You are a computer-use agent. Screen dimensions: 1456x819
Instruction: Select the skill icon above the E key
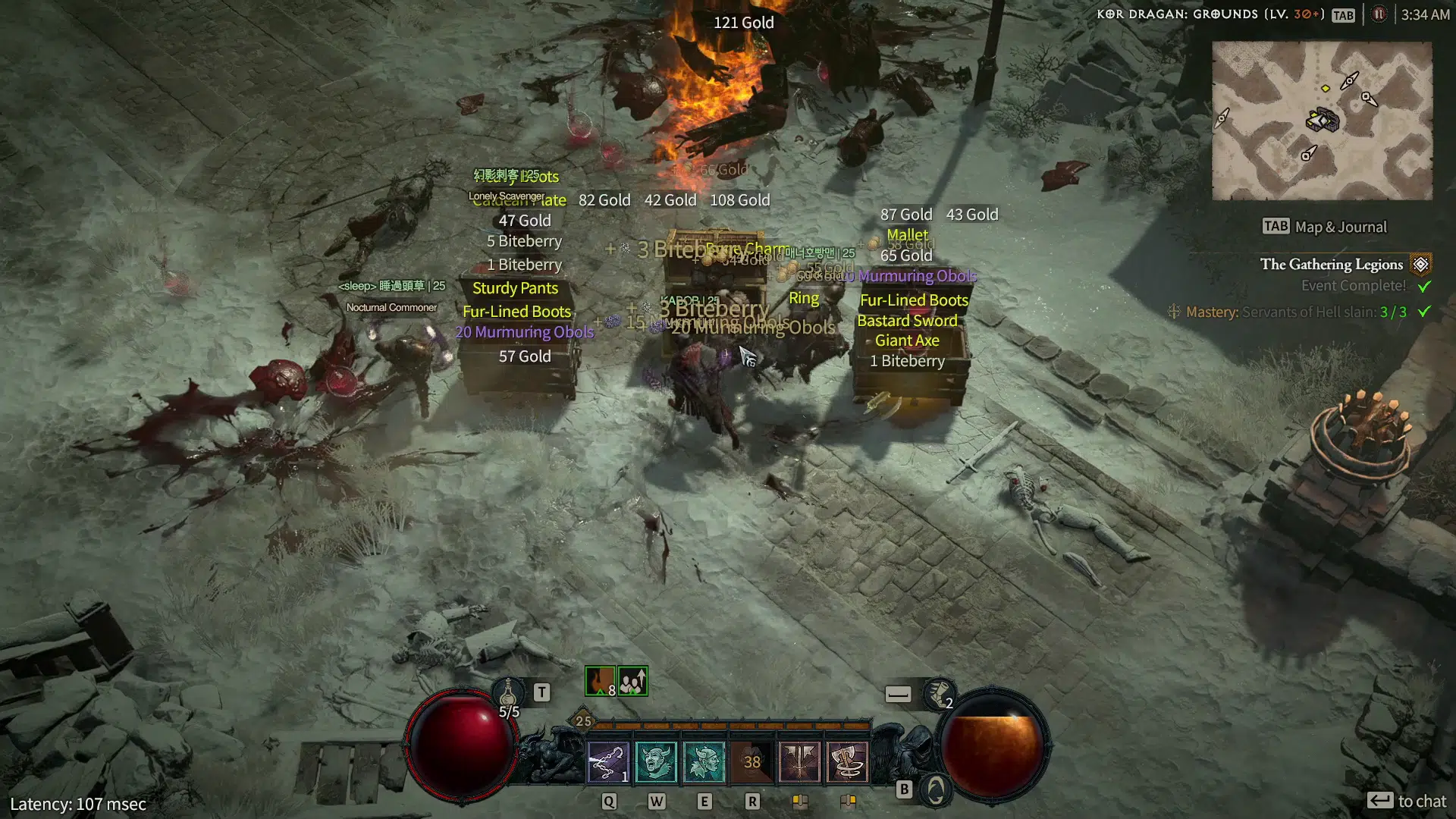704,763
